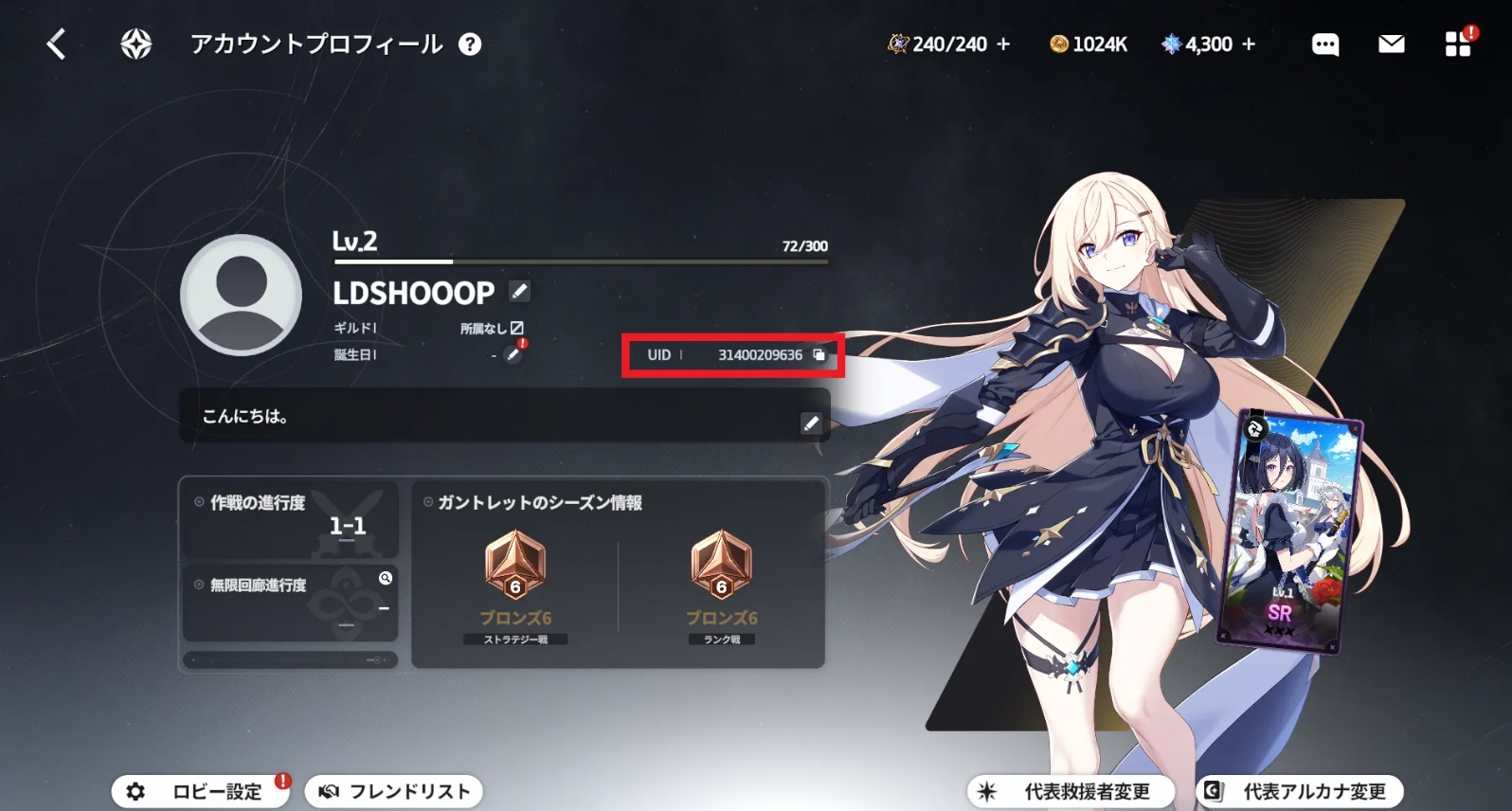Add blue crystal currency with plus
The image size is (1512, 811).
[1249, 45]
